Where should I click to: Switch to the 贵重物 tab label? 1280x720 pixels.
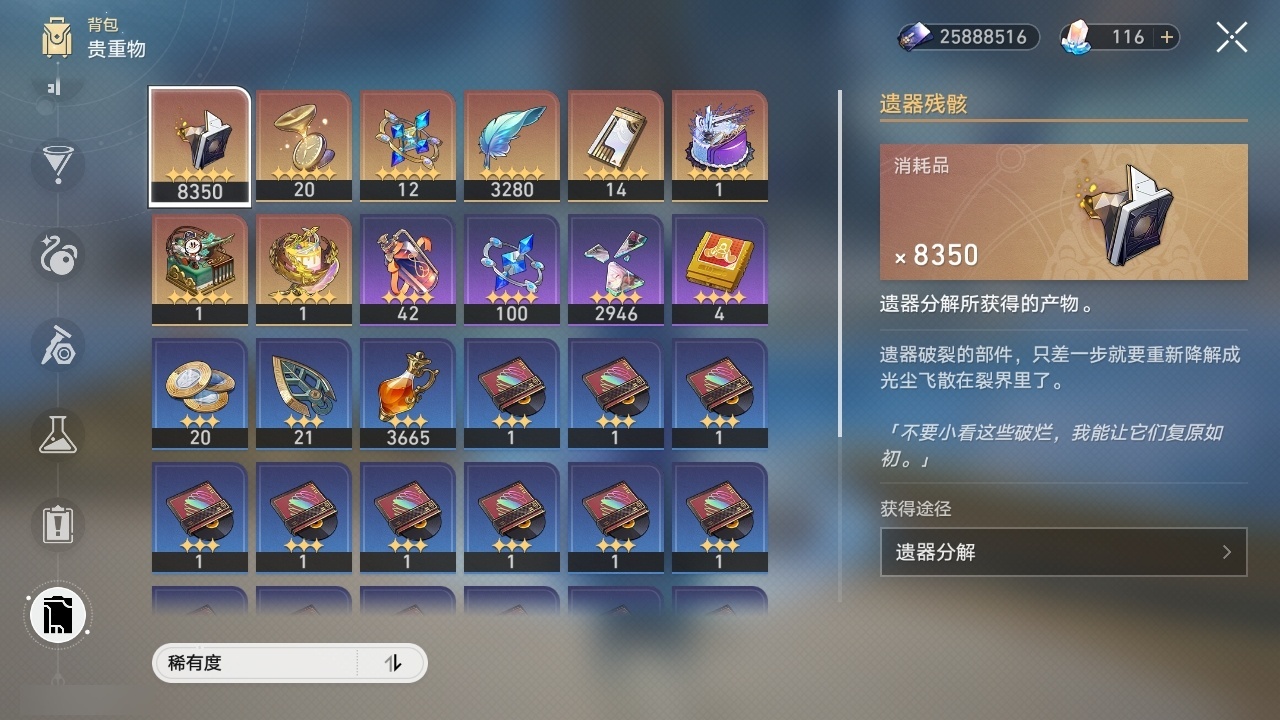point(114,50)
